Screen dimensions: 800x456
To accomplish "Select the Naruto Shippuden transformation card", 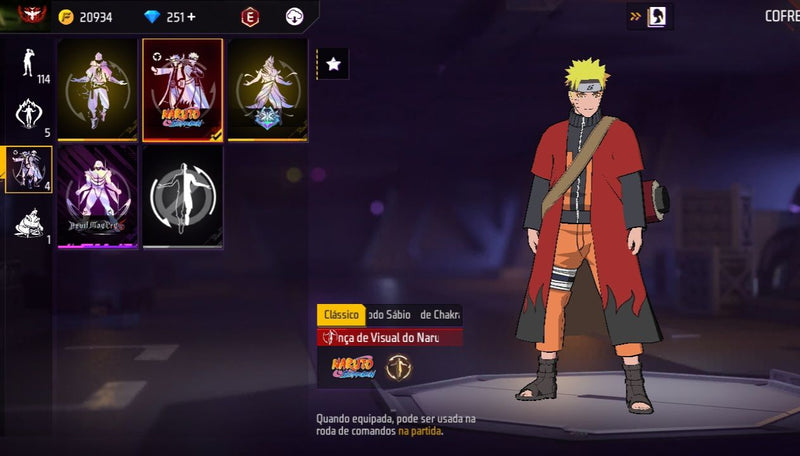I will coord(182,90).
